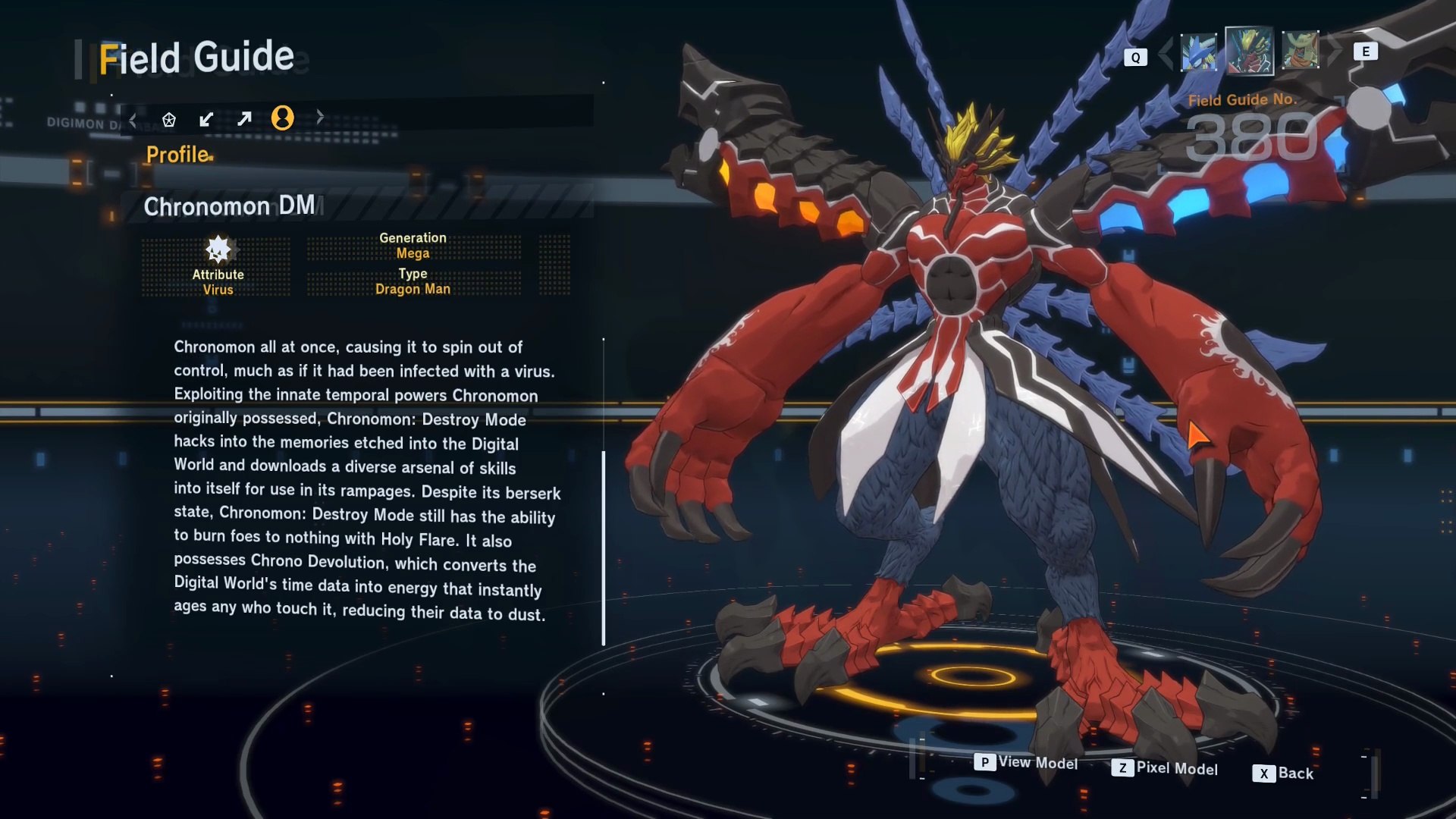Switch to the up-right arrow tab
The width and height of the screenshot is (1456, 819).
244,119
